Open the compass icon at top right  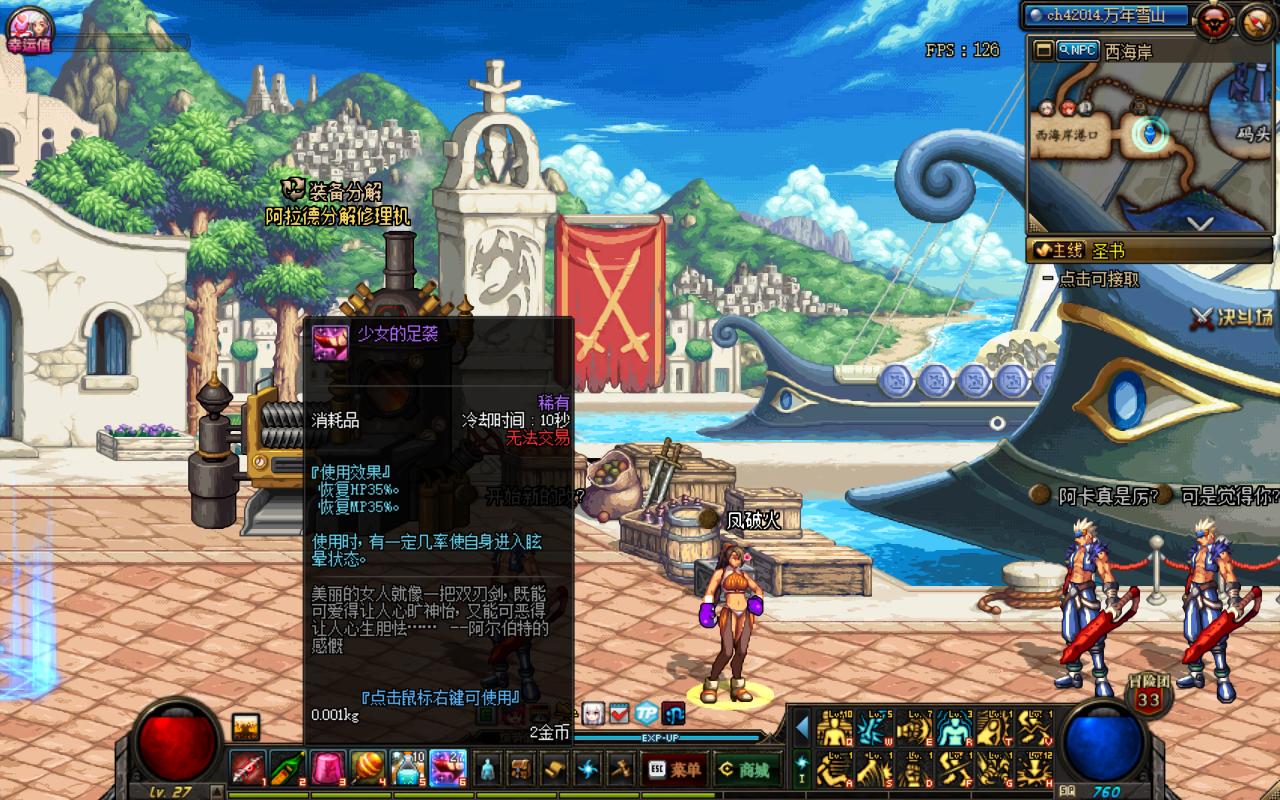[x=1258, y=19]
